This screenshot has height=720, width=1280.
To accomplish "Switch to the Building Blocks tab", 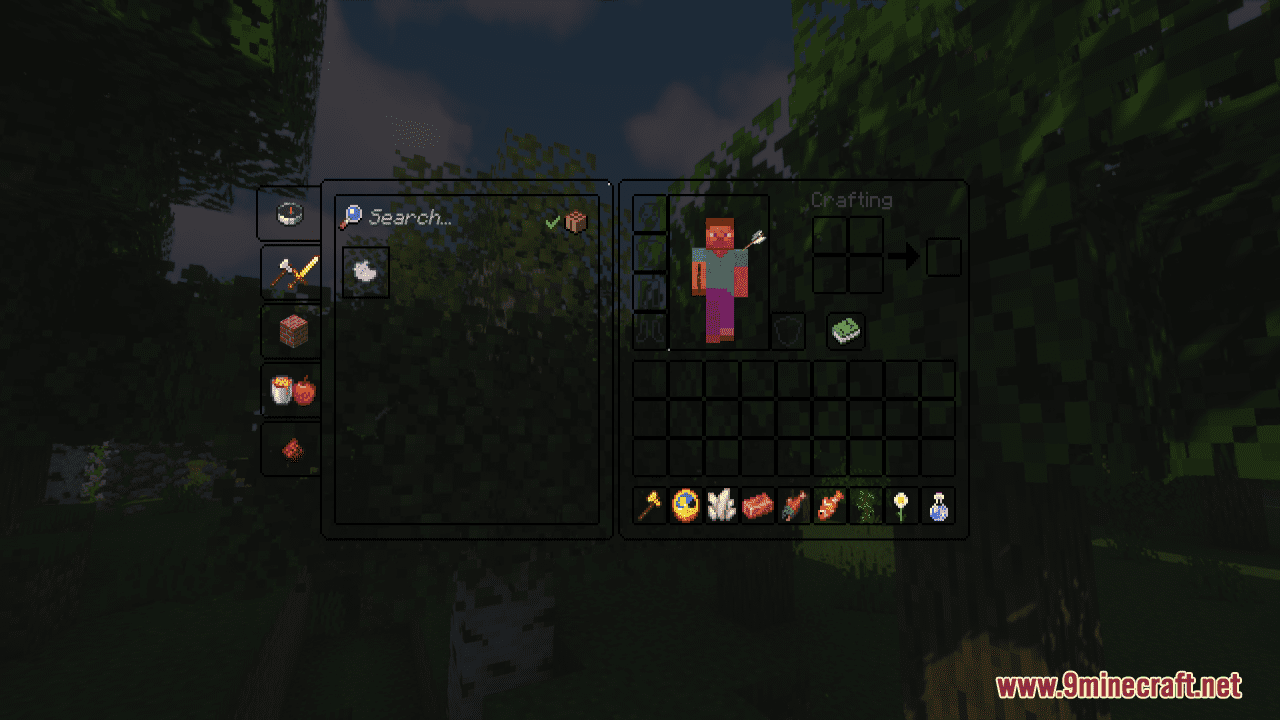I will click(290, 332).
